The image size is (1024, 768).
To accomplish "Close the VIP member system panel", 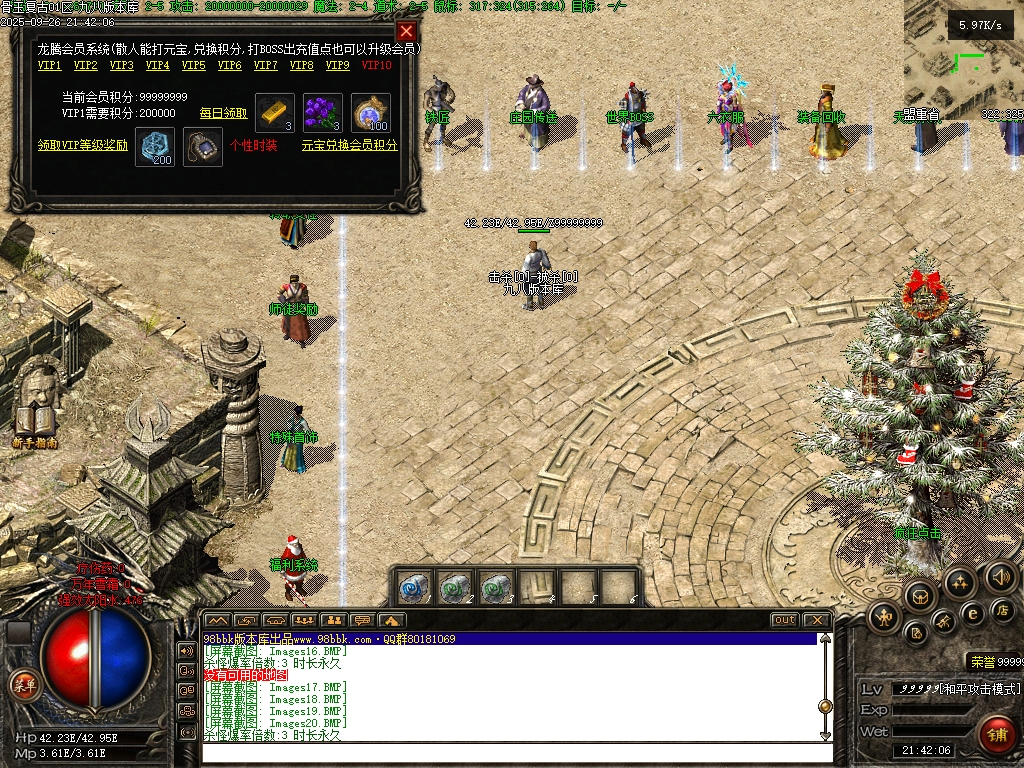I will pos(406,31).
